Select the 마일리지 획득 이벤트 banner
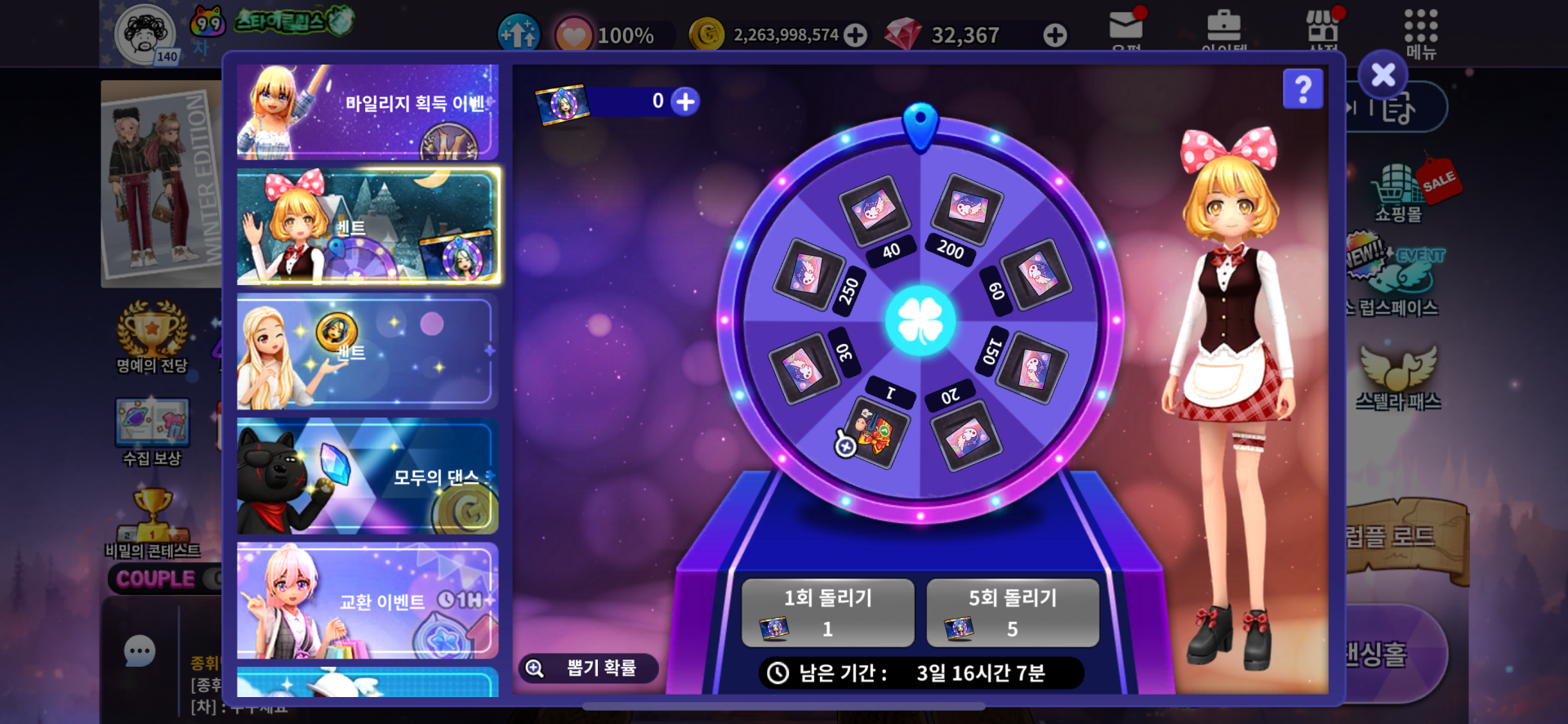This screenshot has width=1568, height=724. (367, 111)
